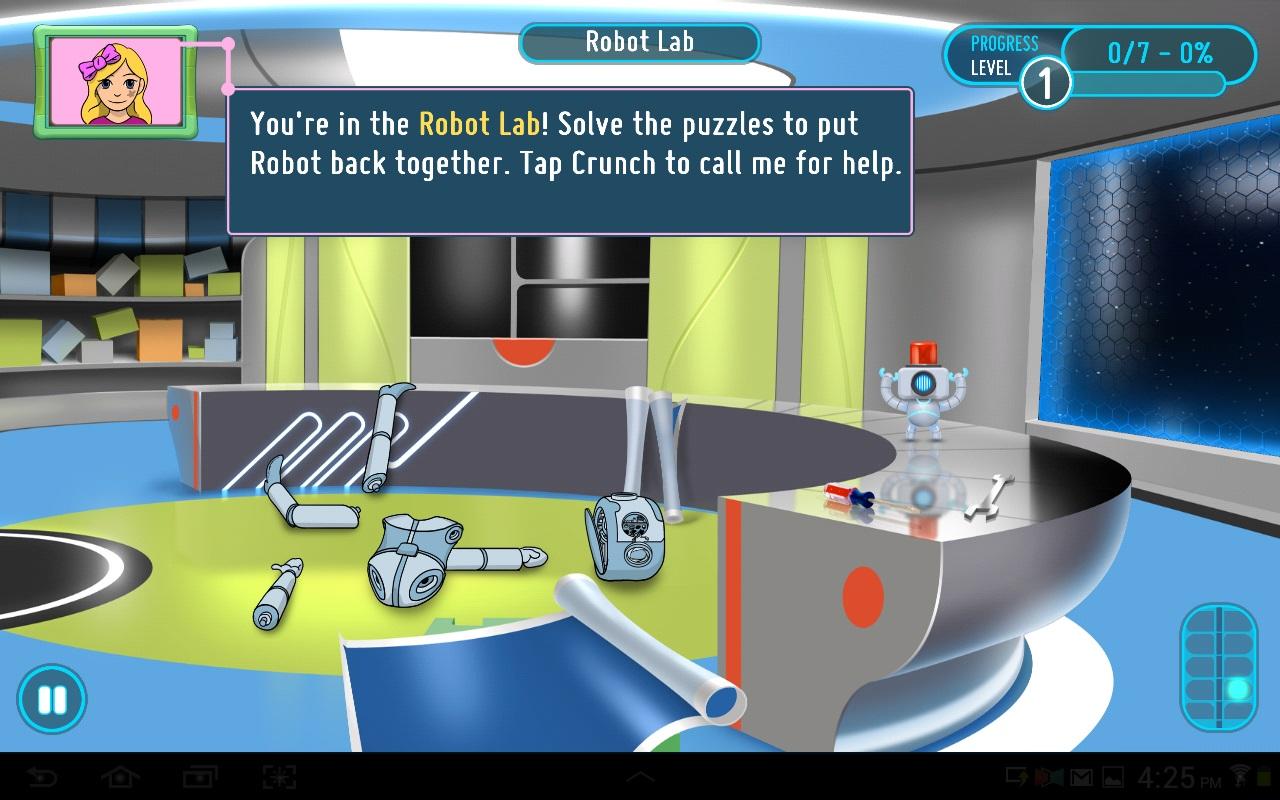Pause the game with the pause button
The height and width of the screenshot is (800, 1280).
pyautogui.click(x=51, y=698)
